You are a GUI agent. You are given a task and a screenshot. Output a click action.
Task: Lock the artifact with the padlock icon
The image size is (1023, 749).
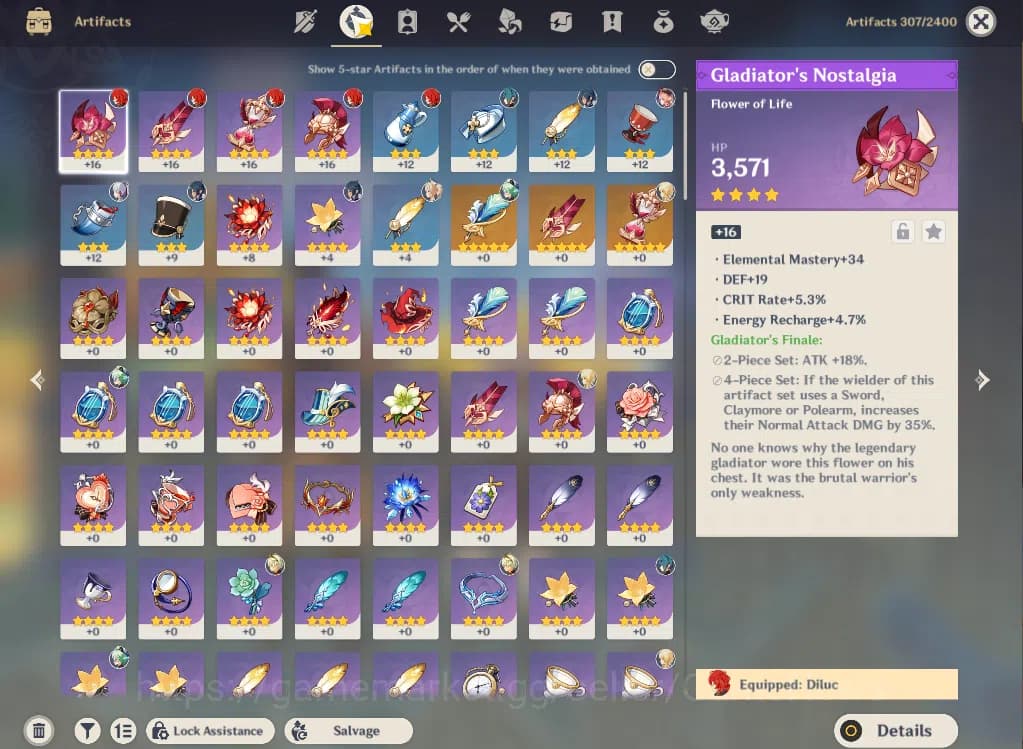point(902,232)
